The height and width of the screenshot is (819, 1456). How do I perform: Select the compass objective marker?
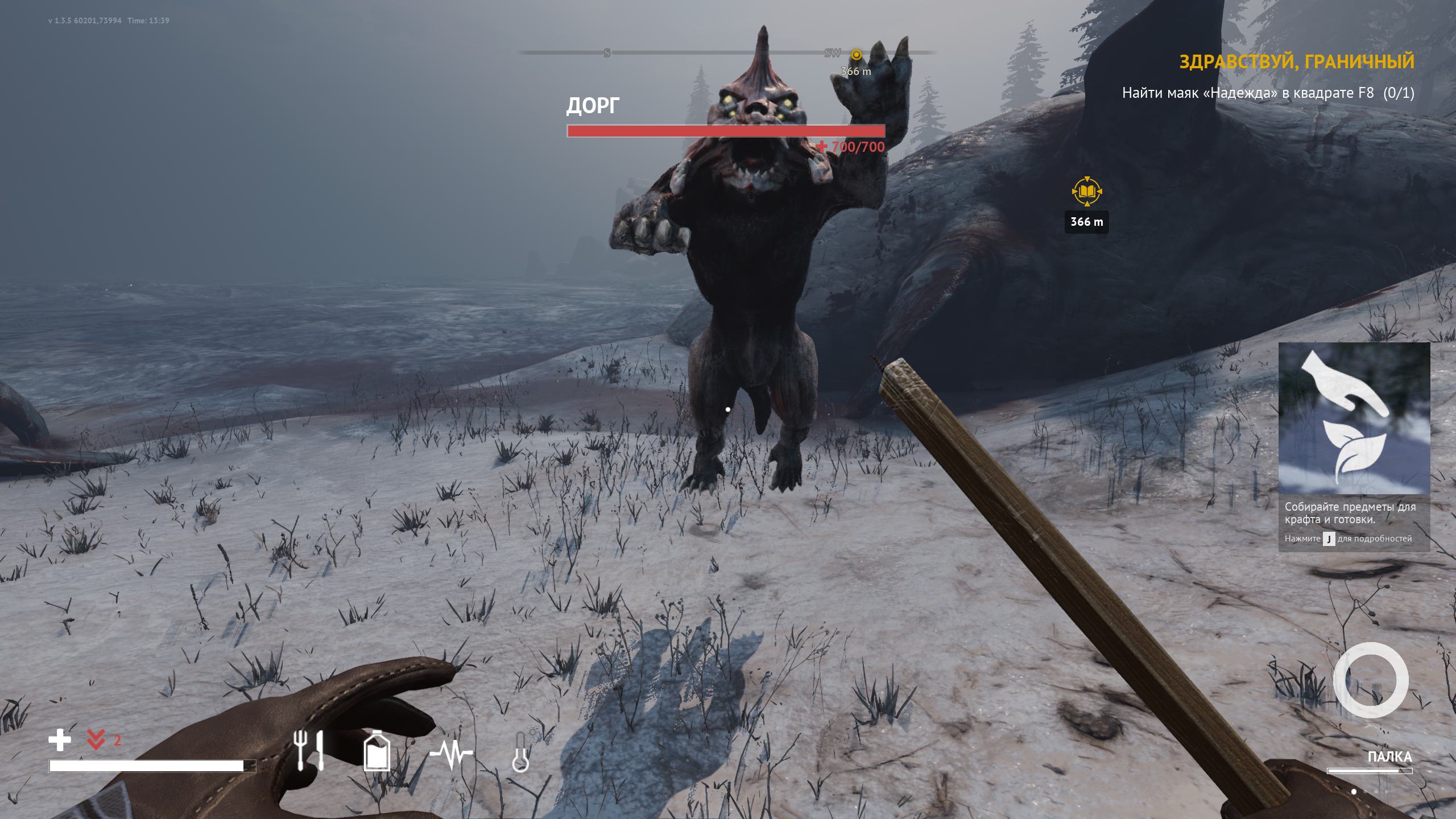pyautogui.click(x=856, y=55)
